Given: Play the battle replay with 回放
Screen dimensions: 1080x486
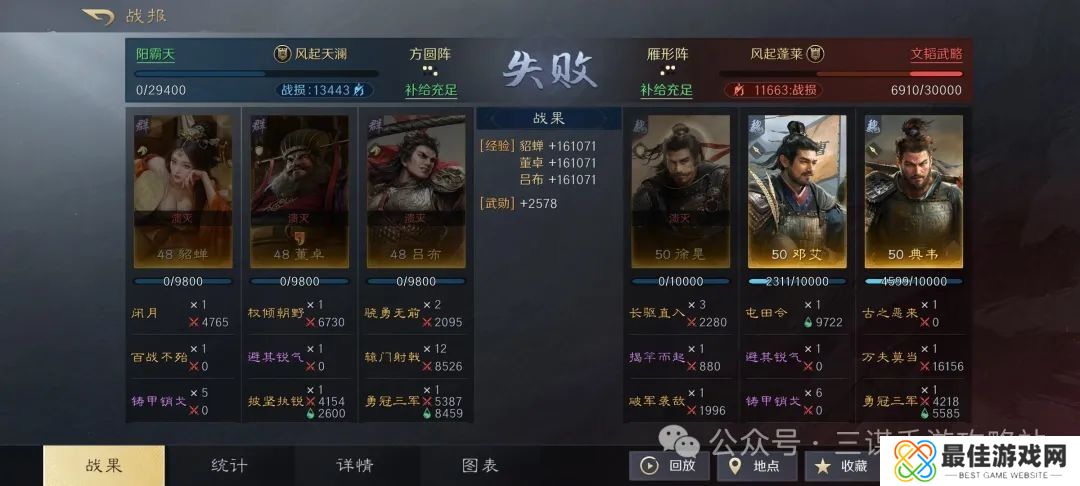Looking at the screenshot, I should point(669,465).
